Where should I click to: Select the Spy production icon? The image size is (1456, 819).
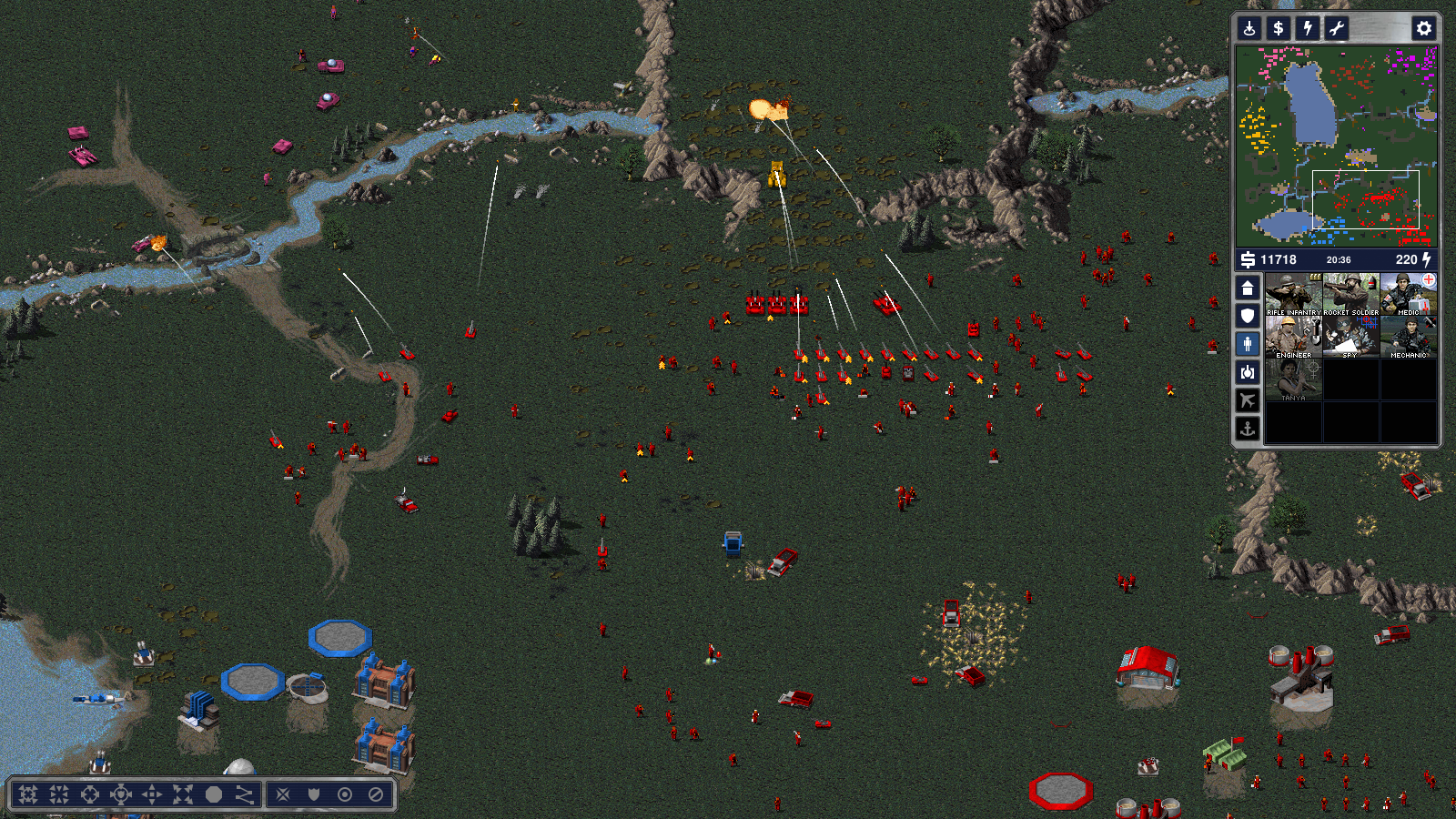tap(1350, 337)
